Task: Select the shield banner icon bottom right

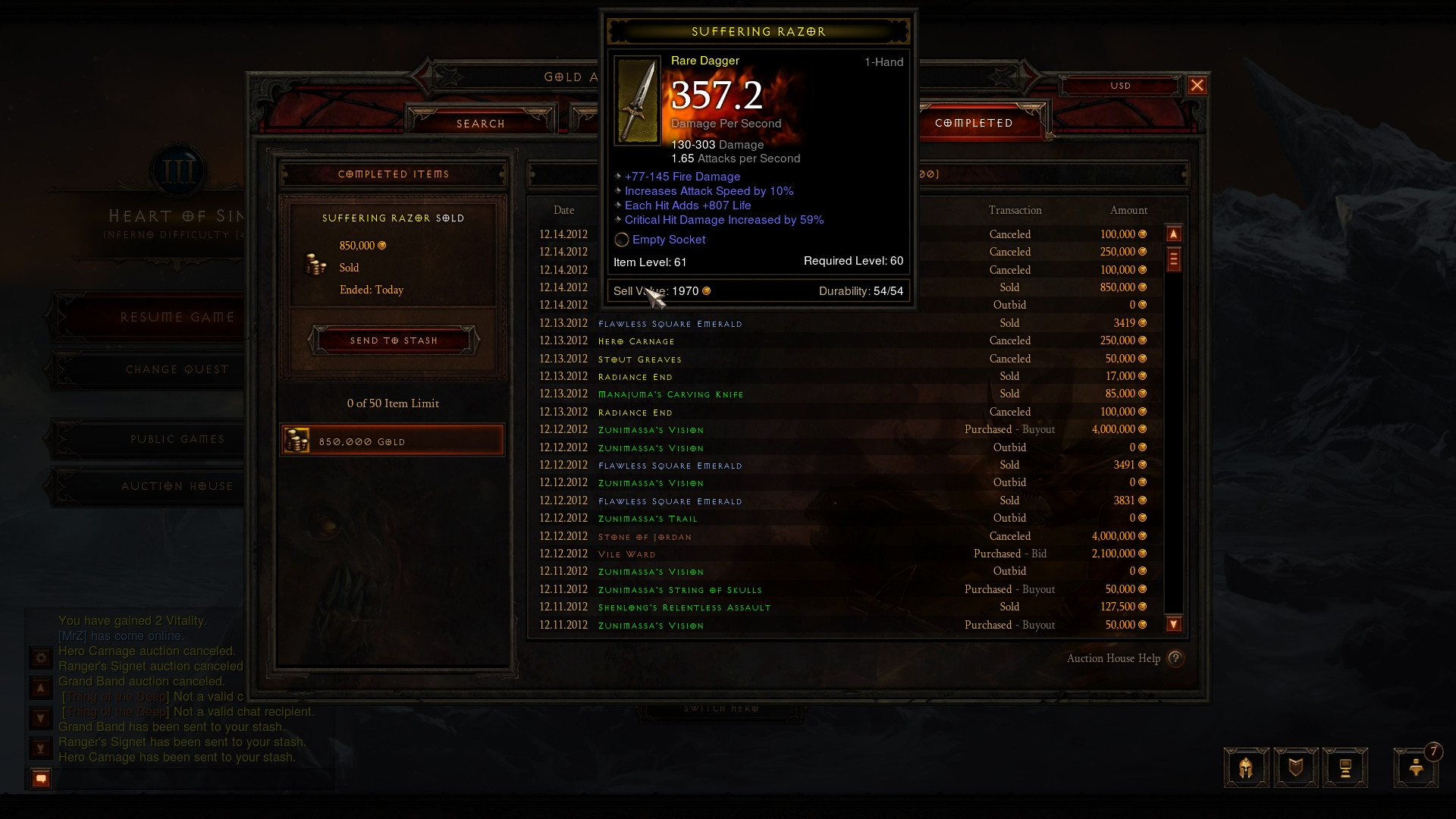Action: [x=1296, y=767]
